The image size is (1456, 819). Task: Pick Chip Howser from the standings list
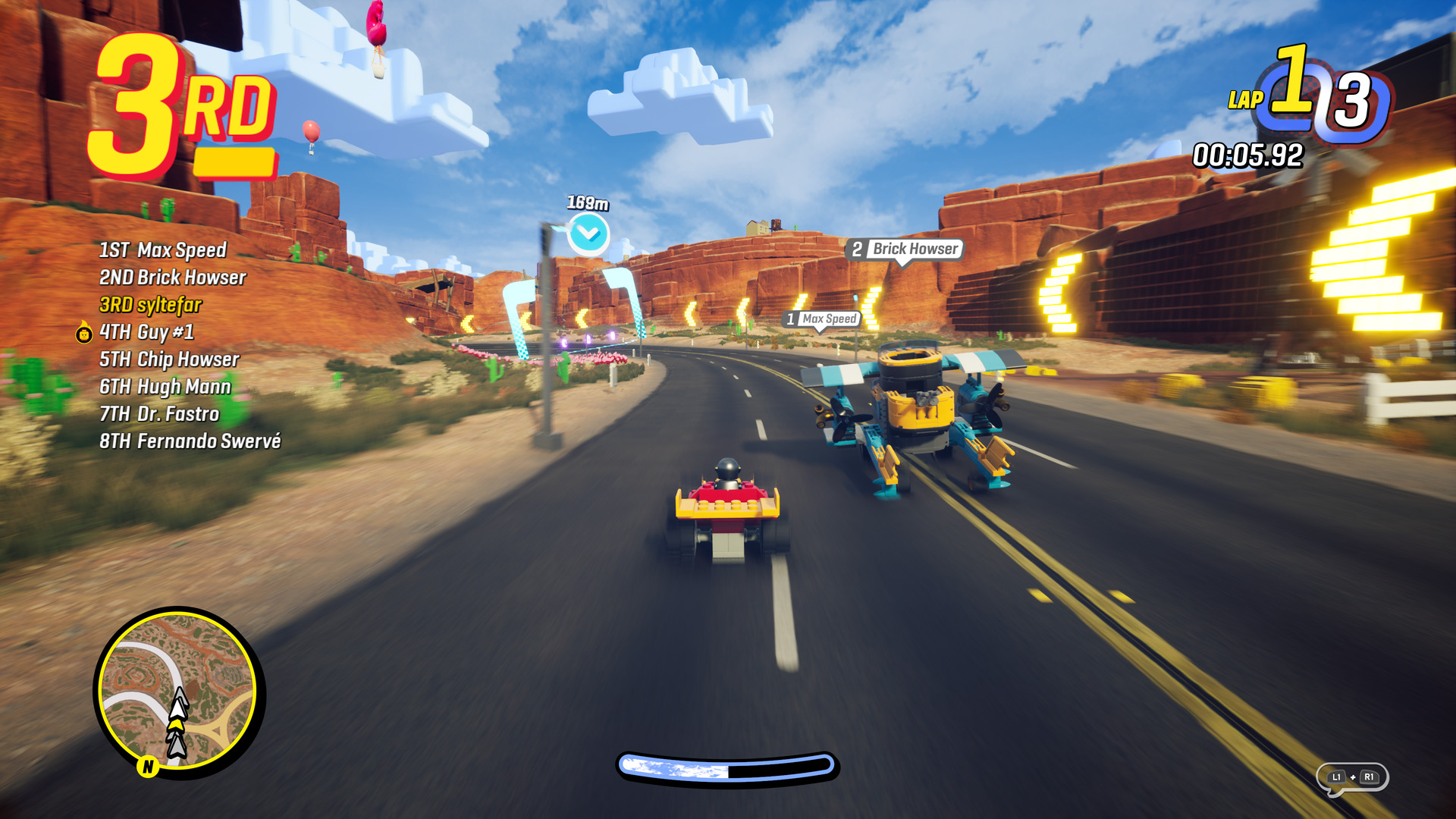tap(169, 359)
